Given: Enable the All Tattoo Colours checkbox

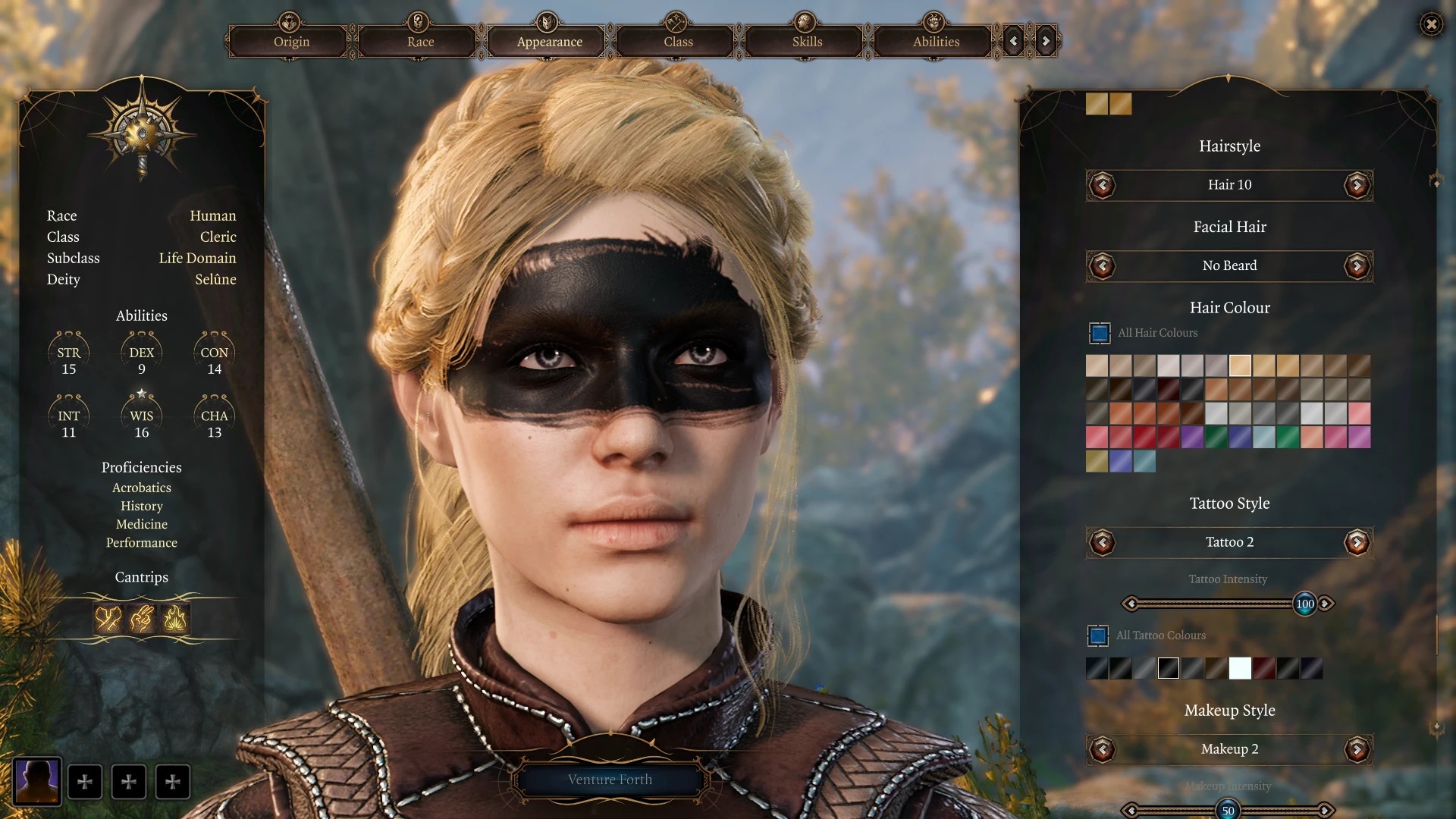Looking at the screenshot, I should coord(1098,635).
